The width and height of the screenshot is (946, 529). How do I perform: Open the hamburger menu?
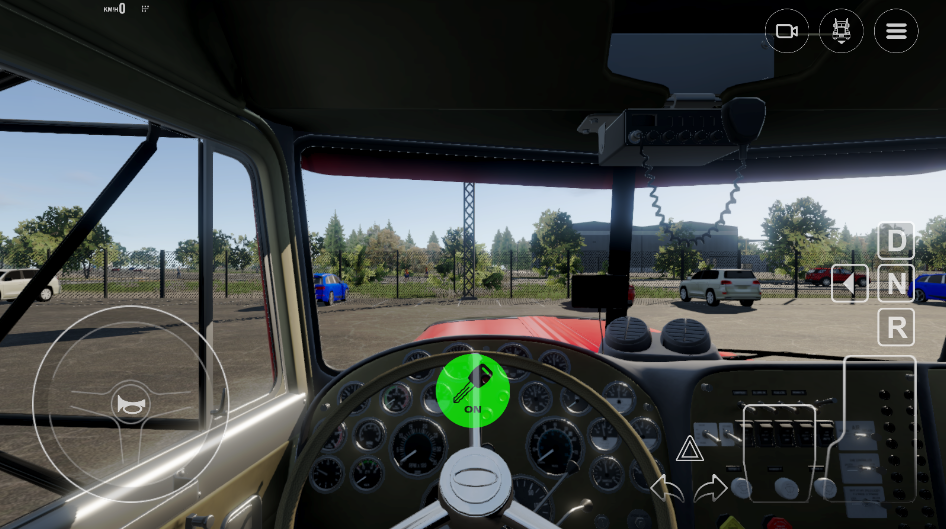[896, 32]
